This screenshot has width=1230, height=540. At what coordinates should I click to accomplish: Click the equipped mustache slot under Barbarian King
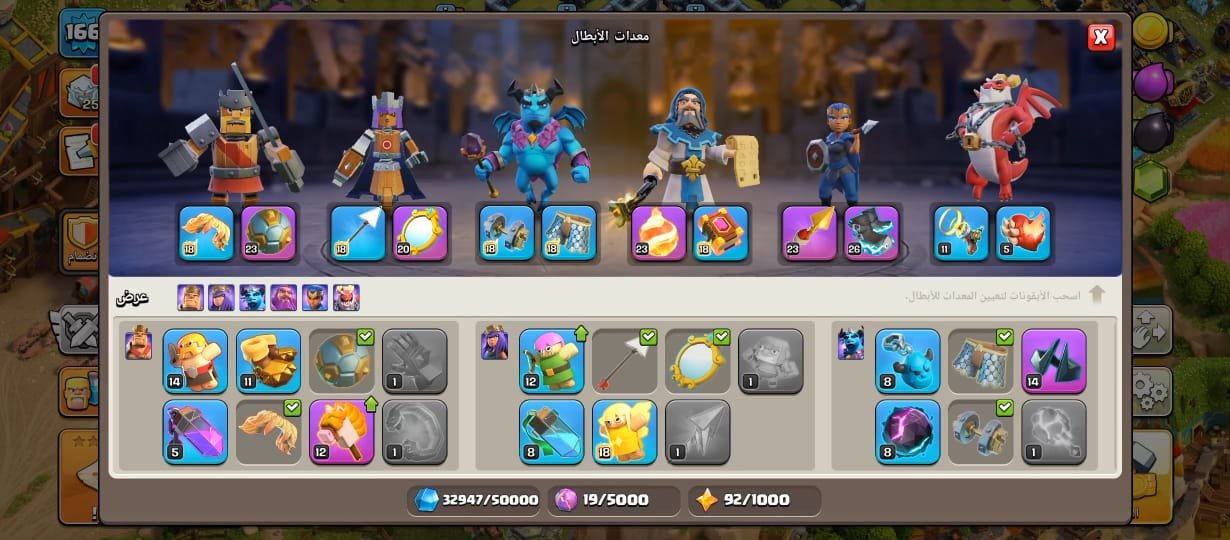pyautogui.click(x=207, y=233)
